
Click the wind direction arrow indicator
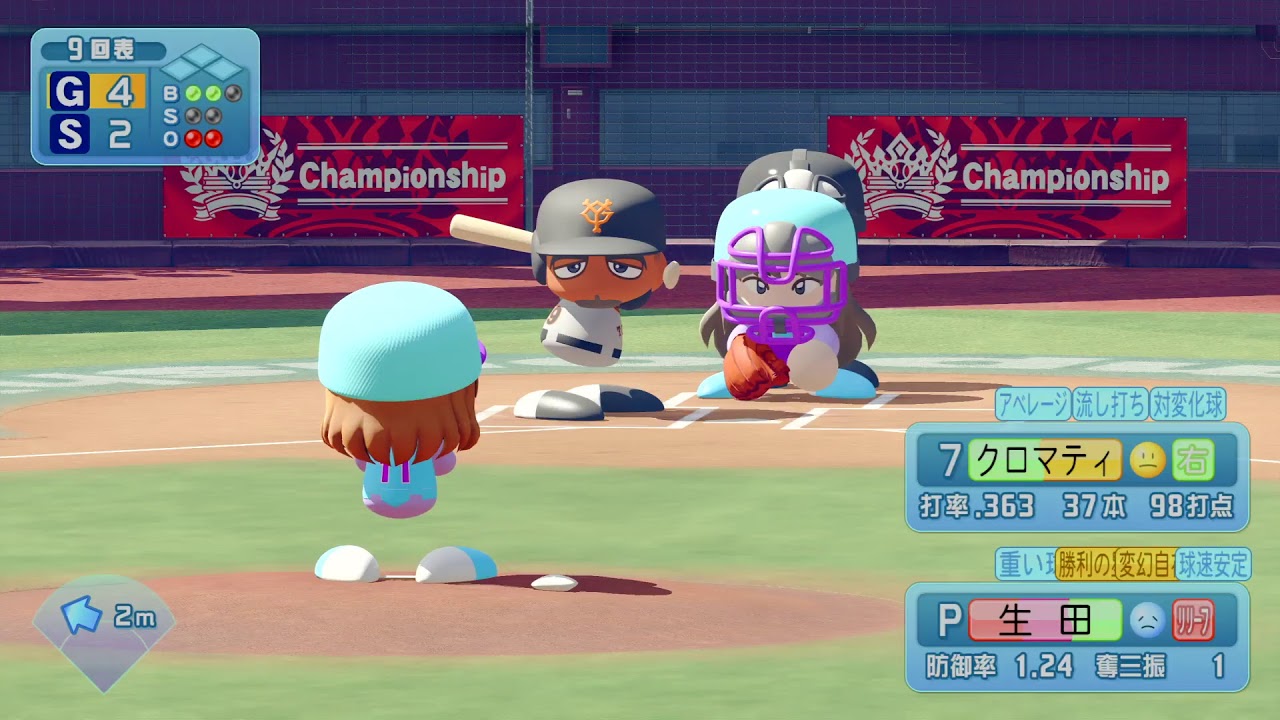coord(81,615)
